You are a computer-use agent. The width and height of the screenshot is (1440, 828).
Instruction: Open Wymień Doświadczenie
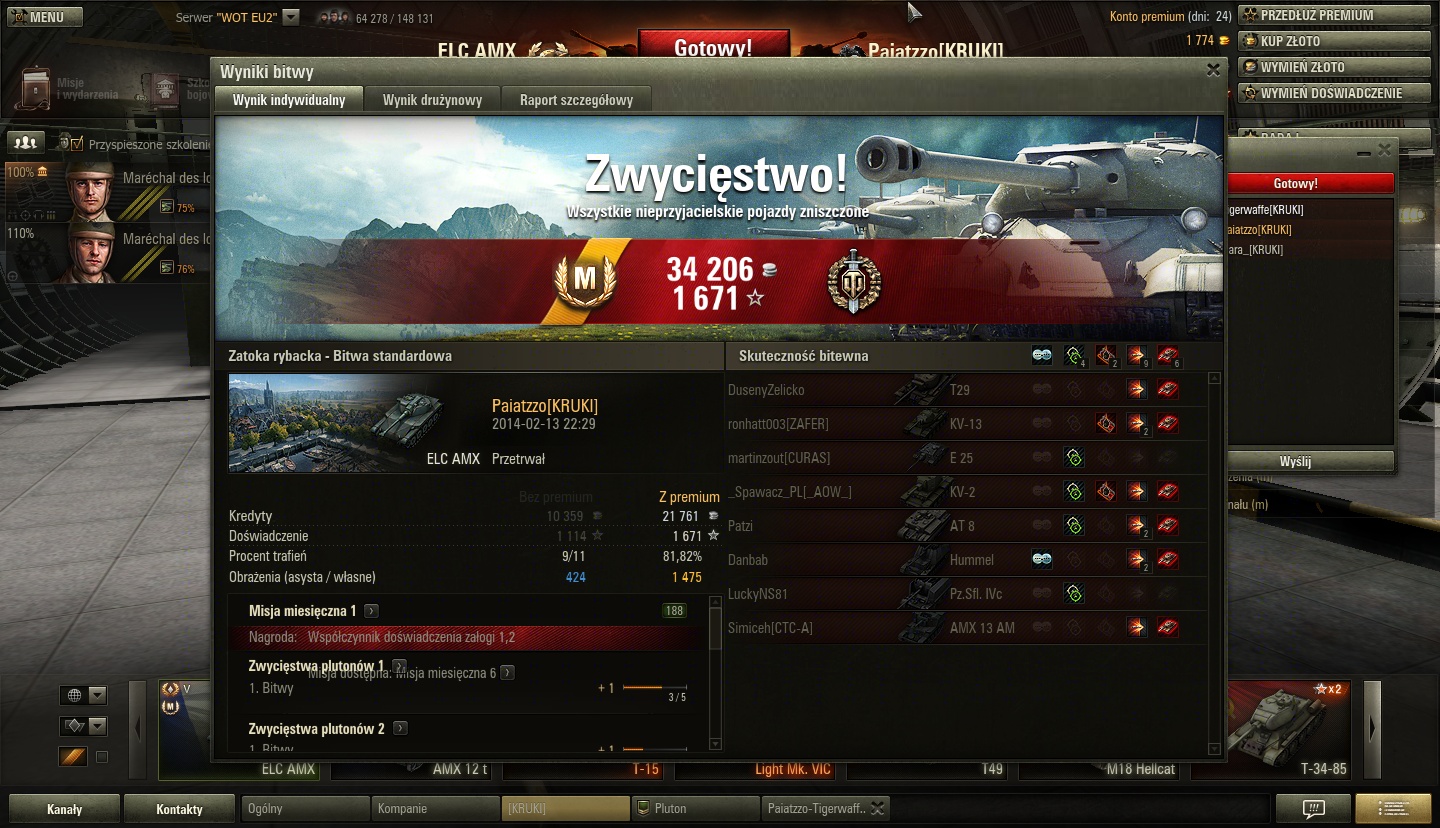1334,93
